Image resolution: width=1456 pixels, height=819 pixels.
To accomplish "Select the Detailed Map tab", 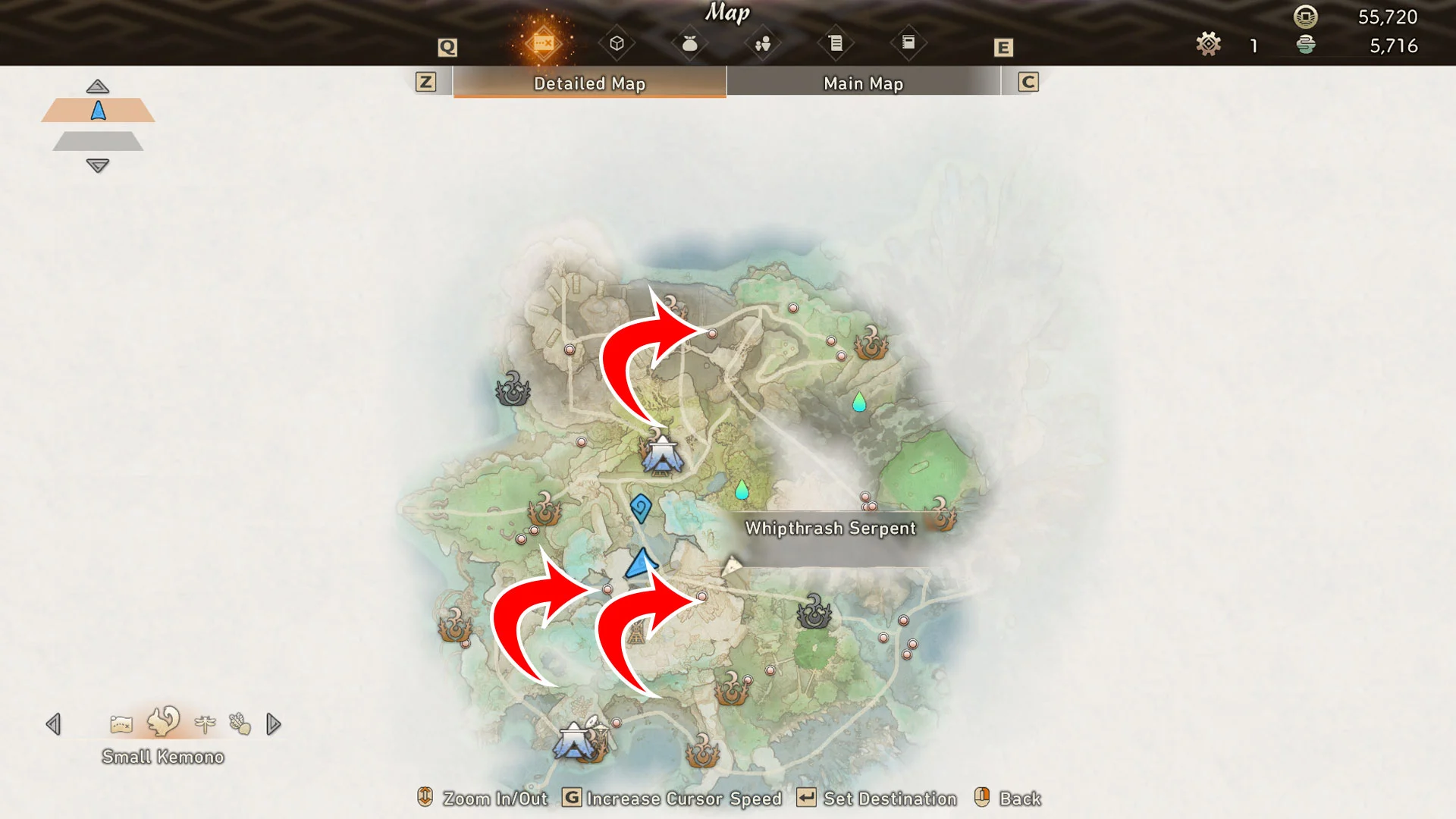I will click(x=589, y=83).
